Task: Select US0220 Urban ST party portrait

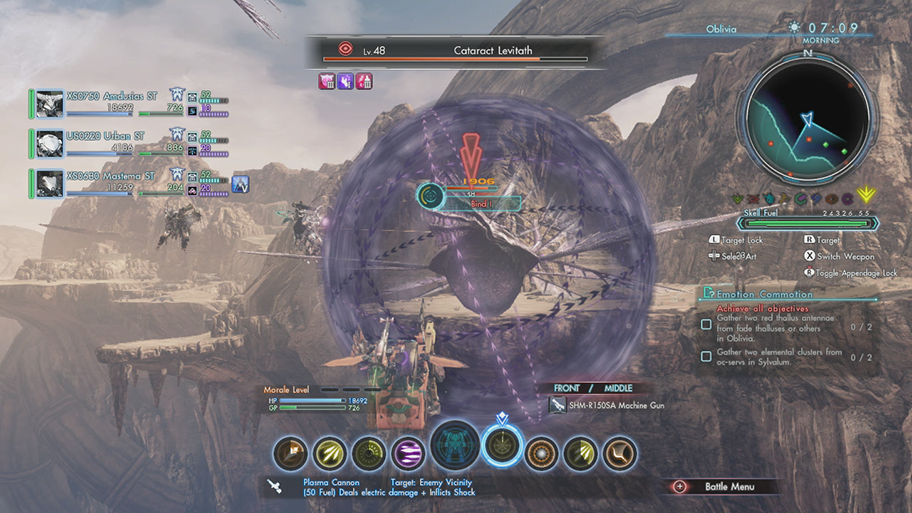Action: pos(49,143)
